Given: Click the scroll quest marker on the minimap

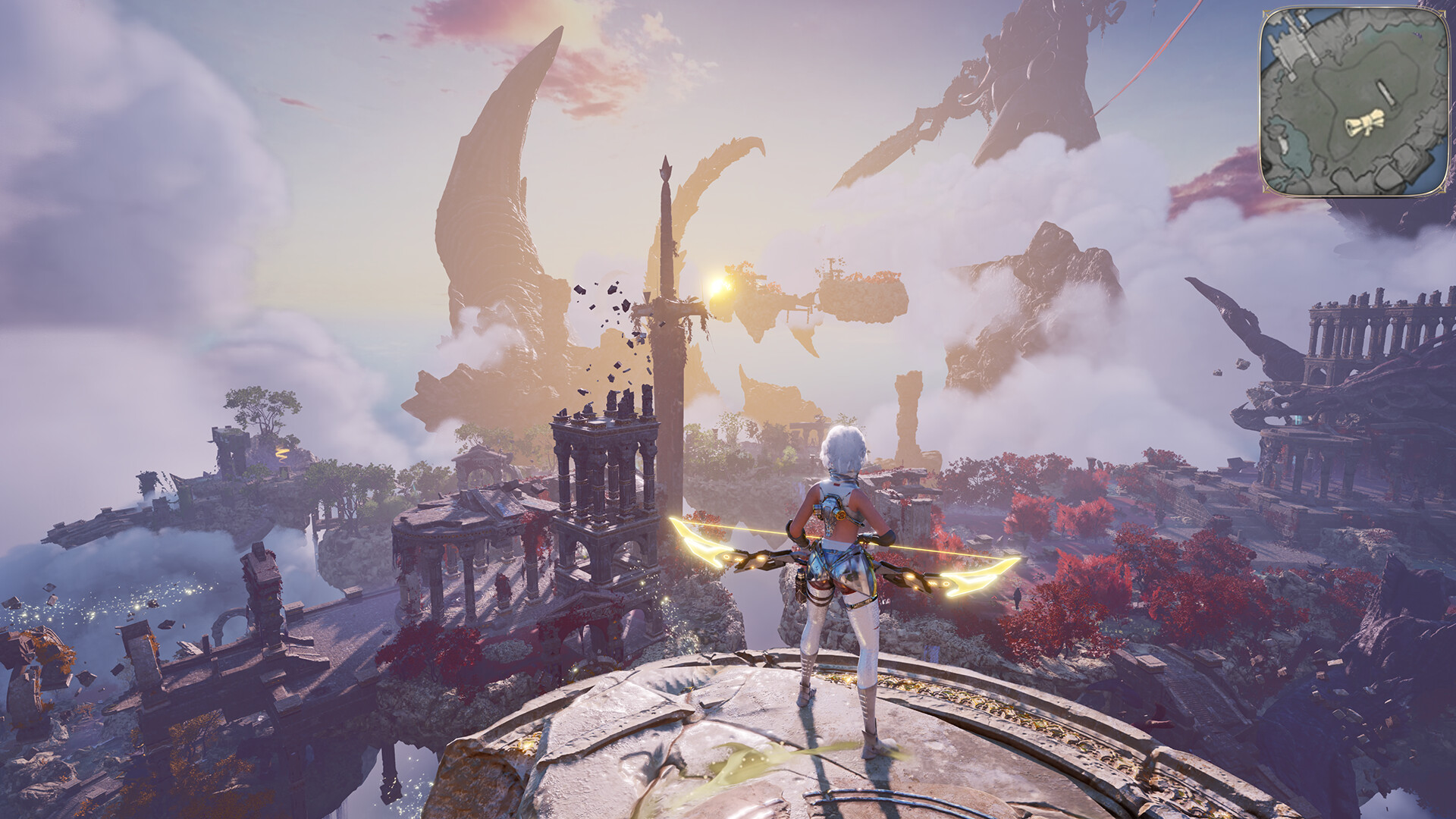Looking at the screenshot, I should 1365,123.
